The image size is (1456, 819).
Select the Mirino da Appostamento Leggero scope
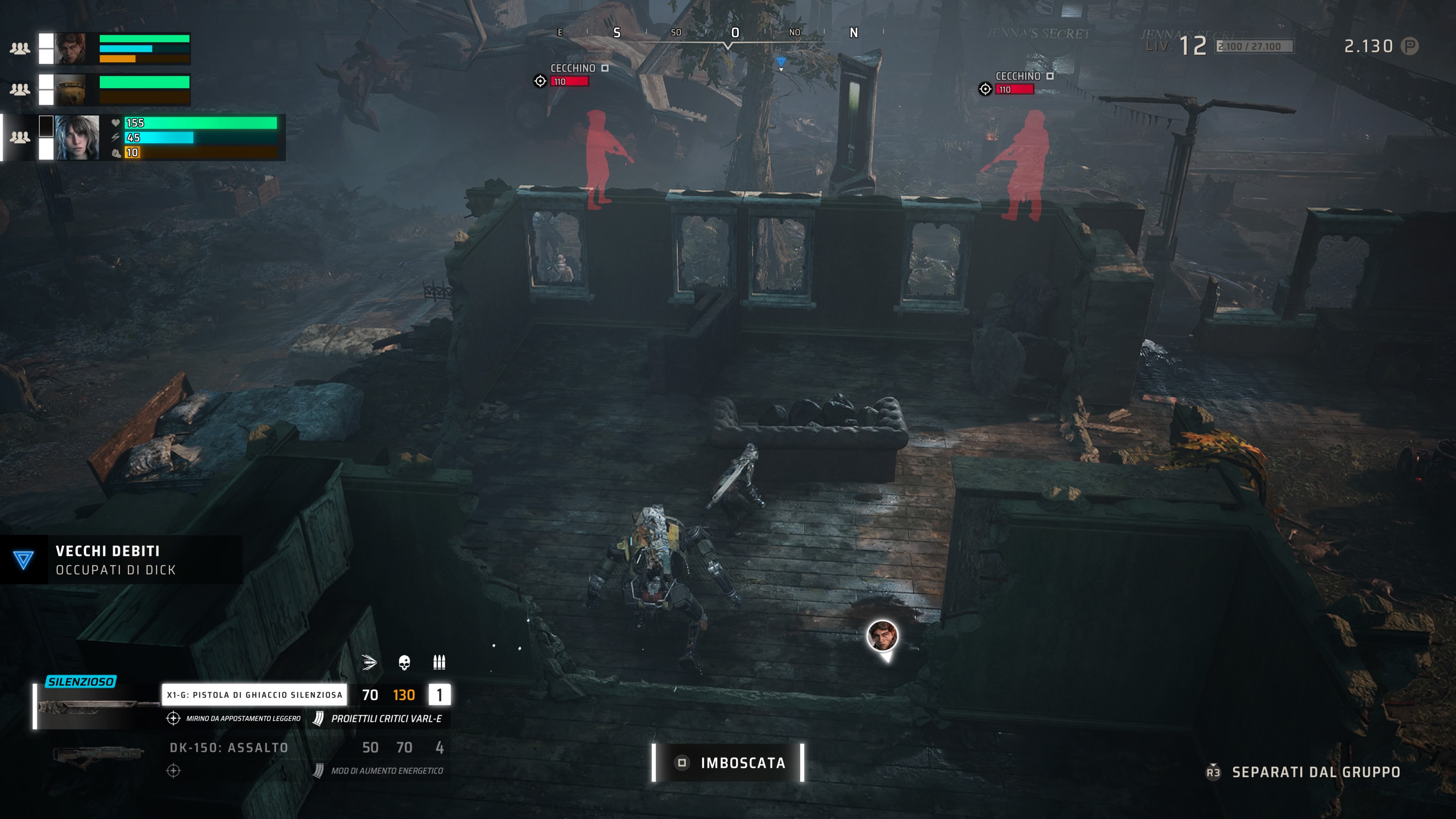click(x=243, y=719)
